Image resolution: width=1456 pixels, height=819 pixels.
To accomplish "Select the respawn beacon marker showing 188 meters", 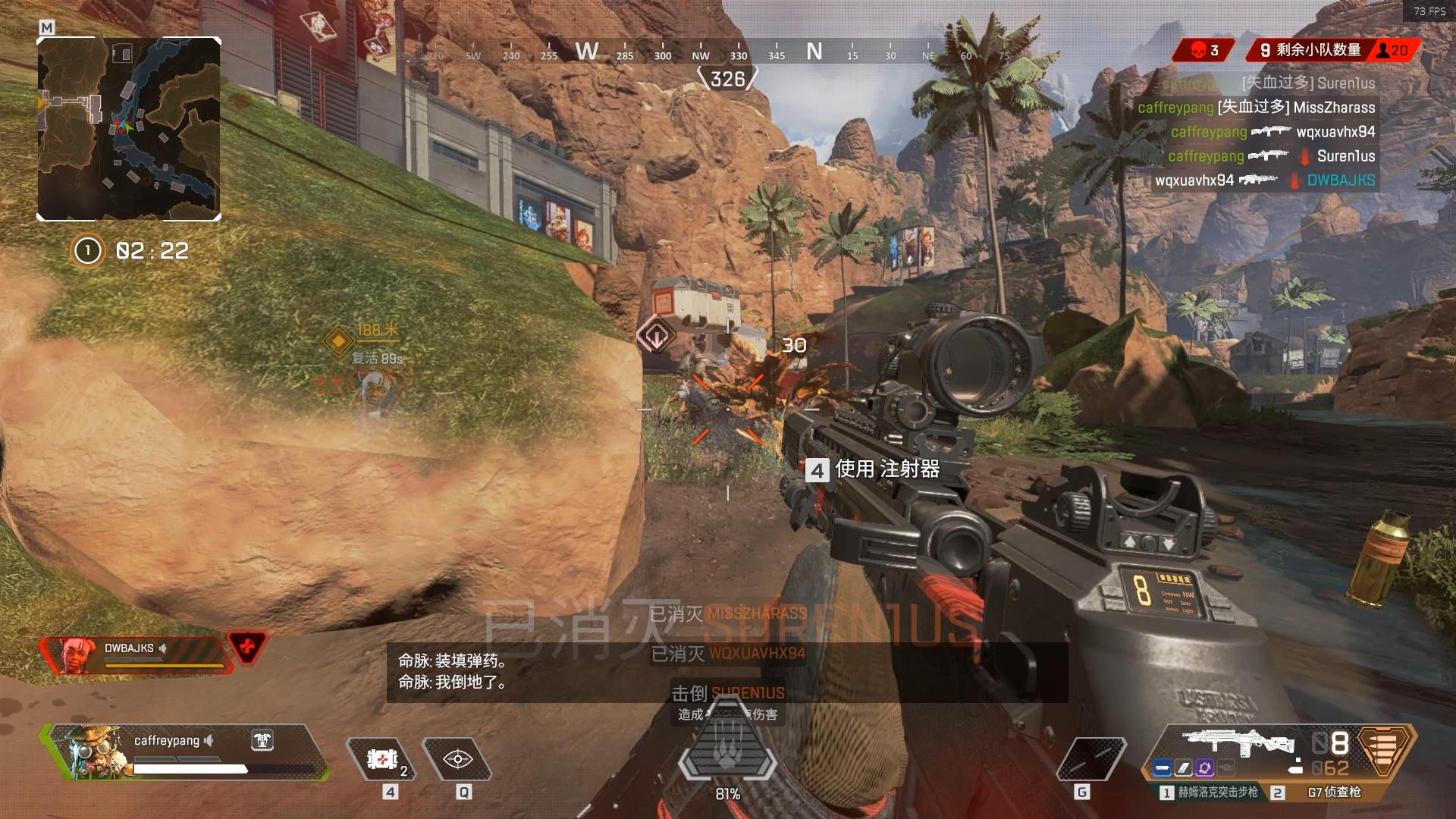I will 338,340.
